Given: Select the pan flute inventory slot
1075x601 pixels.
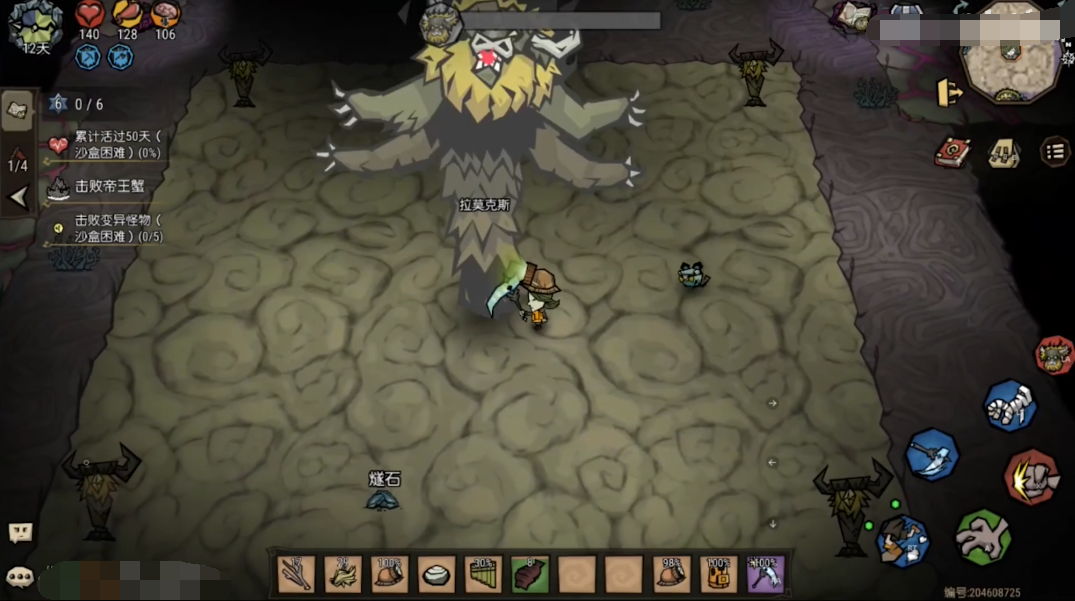Looking at the screenshot, I should [483, 574].
